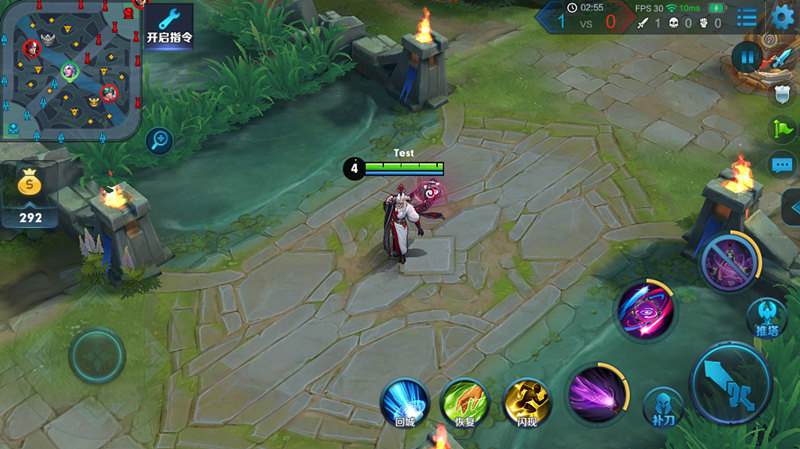This screenshot has height=449, width=800.
Task: Trigger the purple claw slash ability
Action: coord(597,393)
